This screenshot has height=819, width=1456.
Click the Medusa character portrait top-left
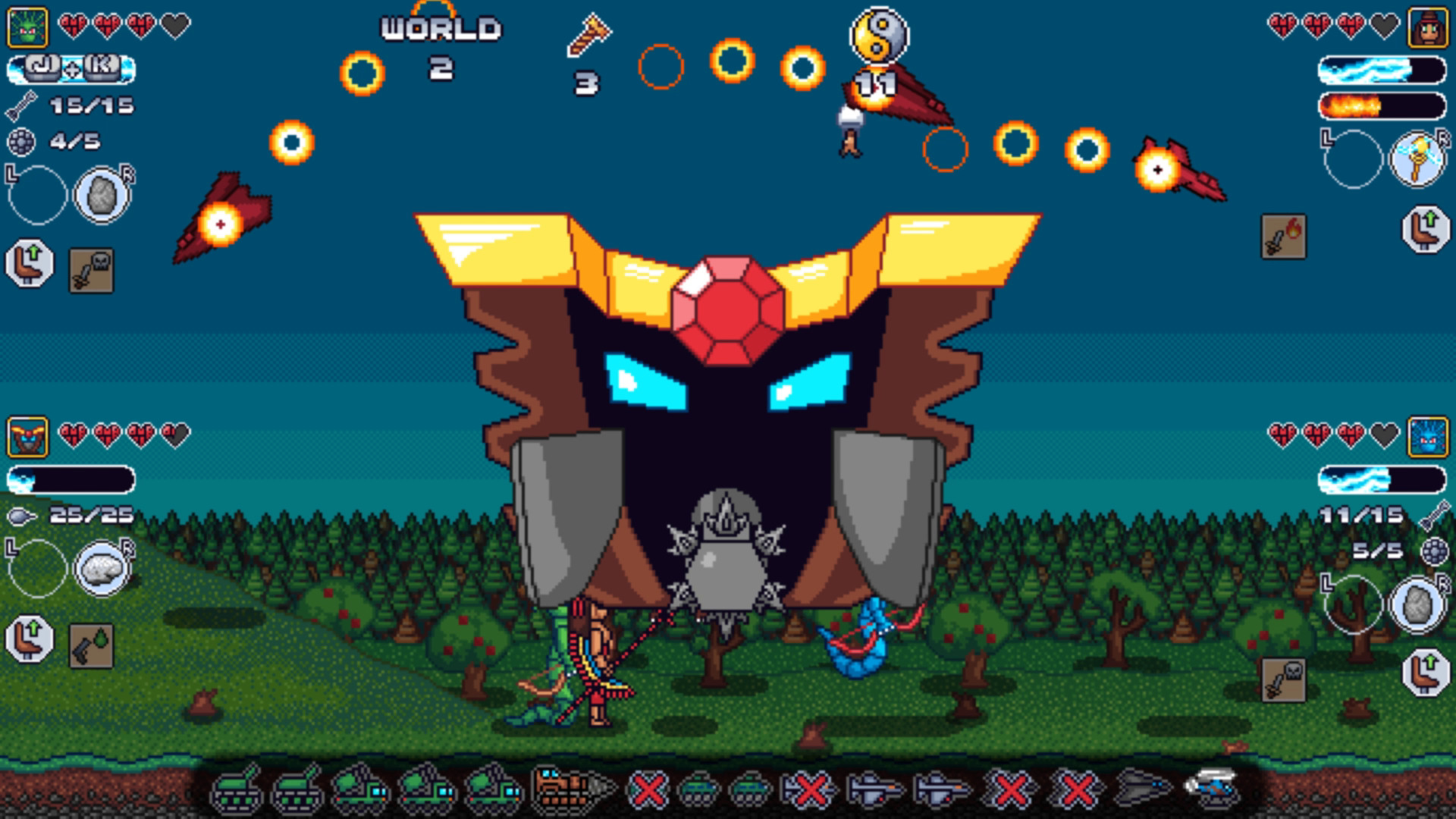25,27
